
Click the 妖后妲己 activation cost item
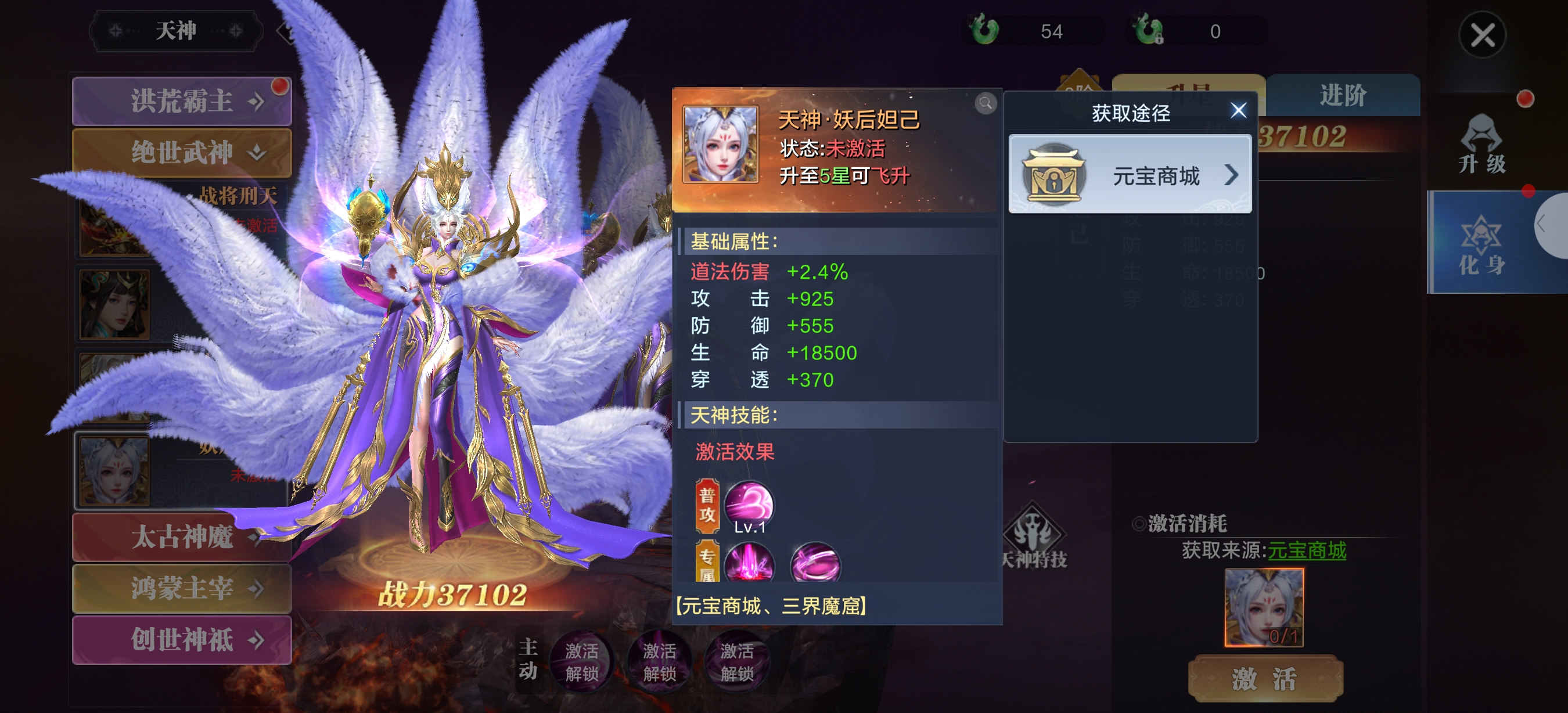[1264, 607]
